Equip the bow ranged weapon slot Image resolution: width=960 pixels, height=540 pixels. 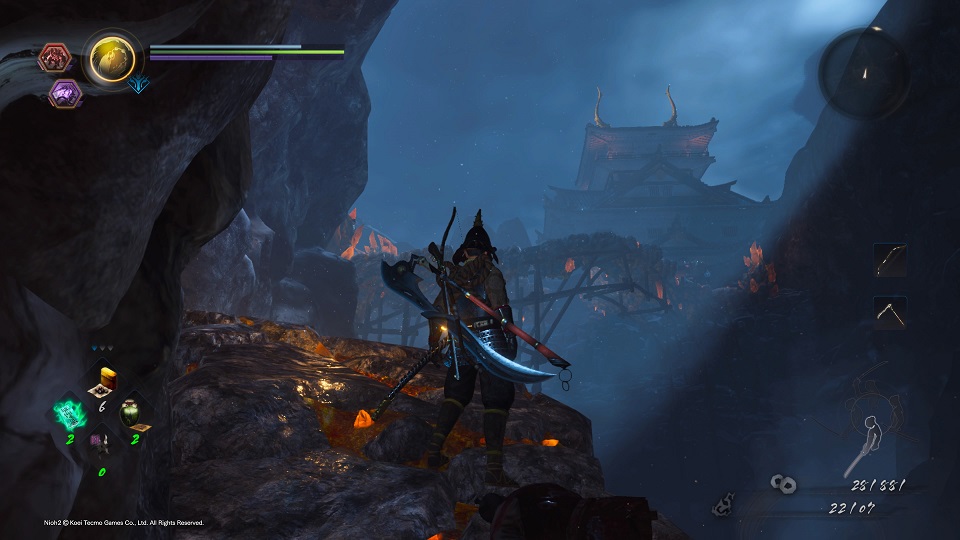[890, 261]
